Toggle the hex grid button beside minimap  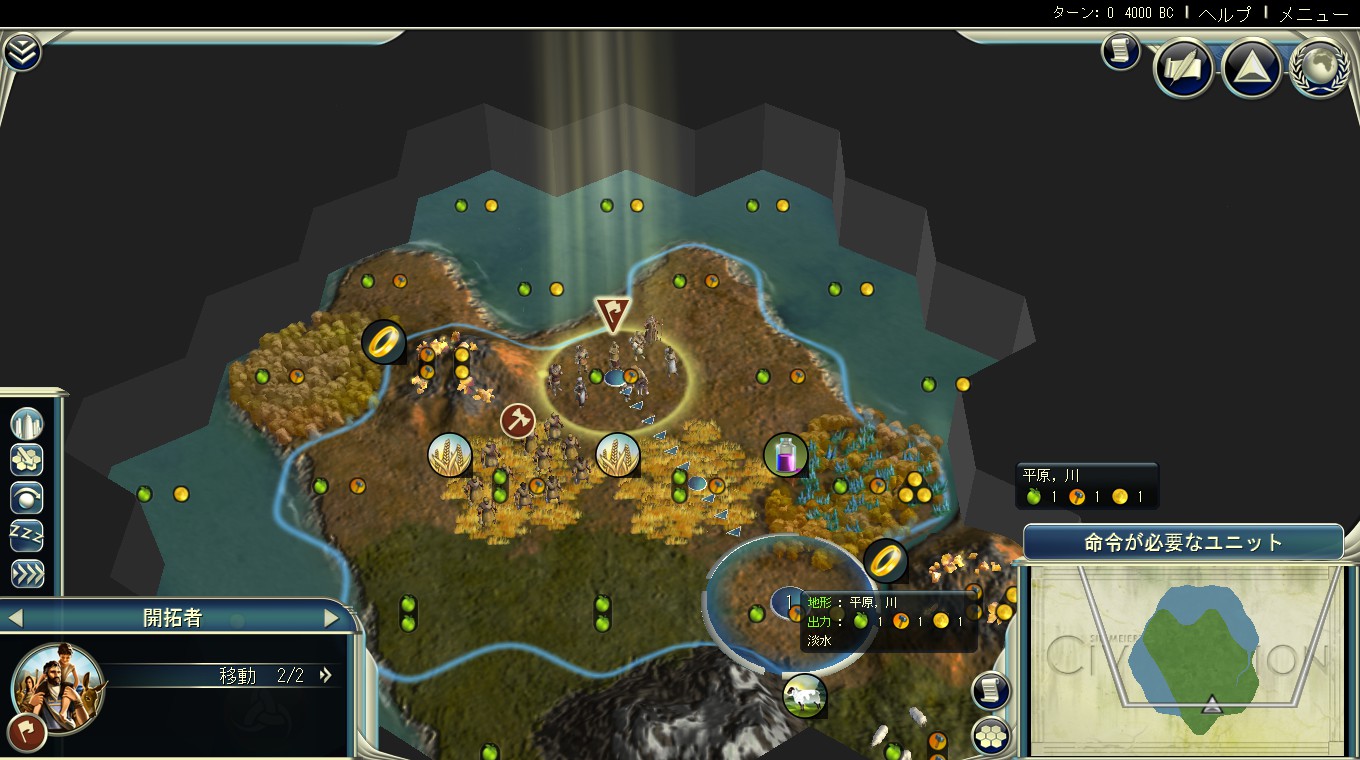991,736
